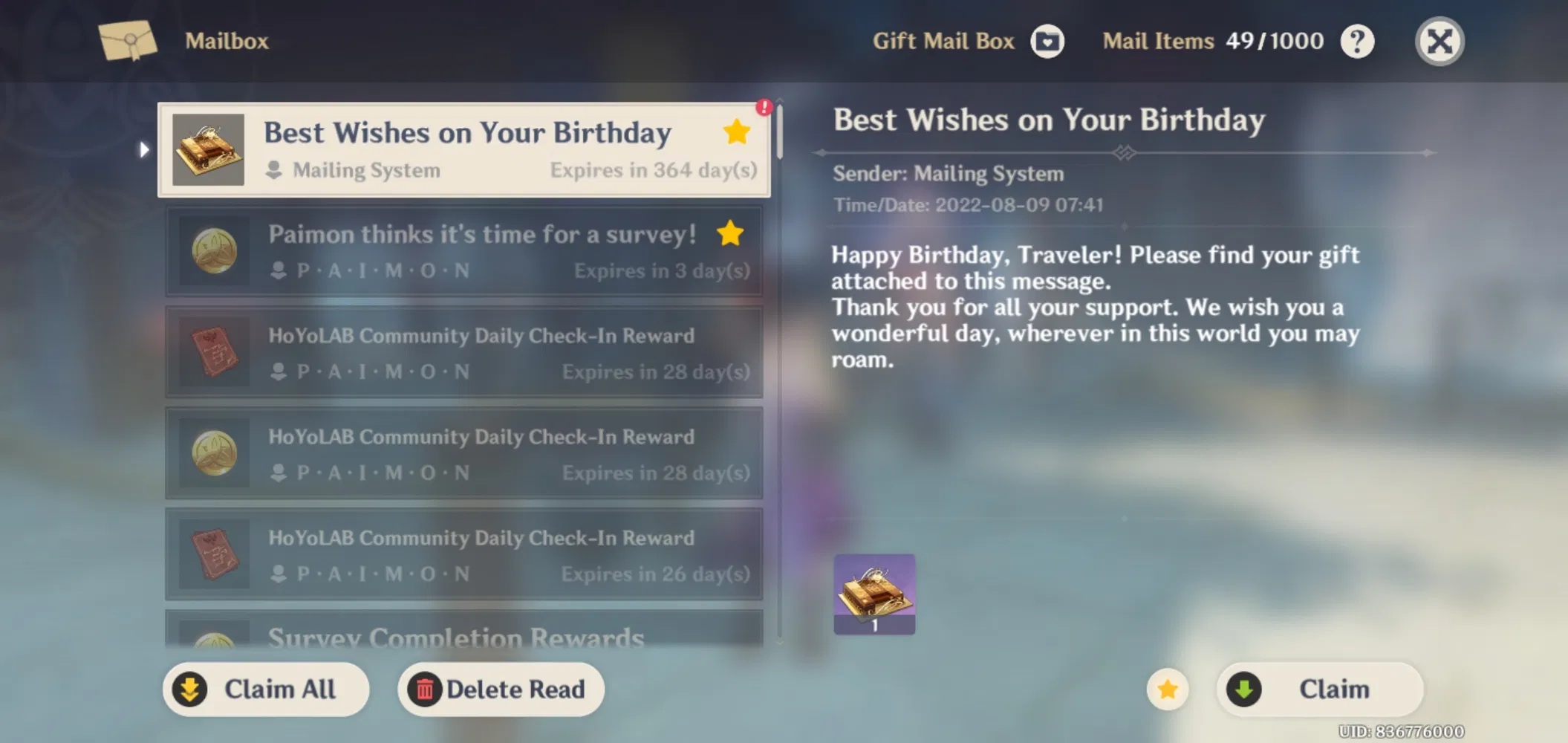Open the help question mark icon

[1359, 41]
